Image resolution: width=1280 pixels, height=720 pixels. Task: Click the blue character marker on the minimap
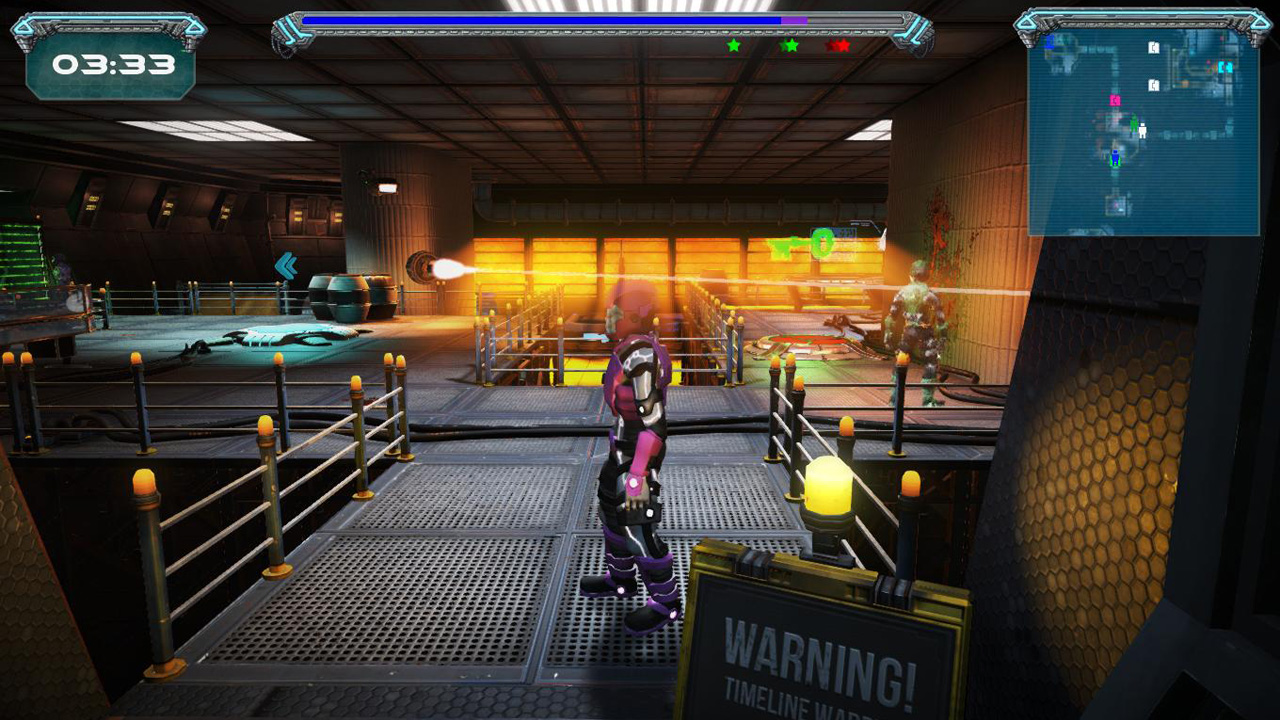point(1115,156)
